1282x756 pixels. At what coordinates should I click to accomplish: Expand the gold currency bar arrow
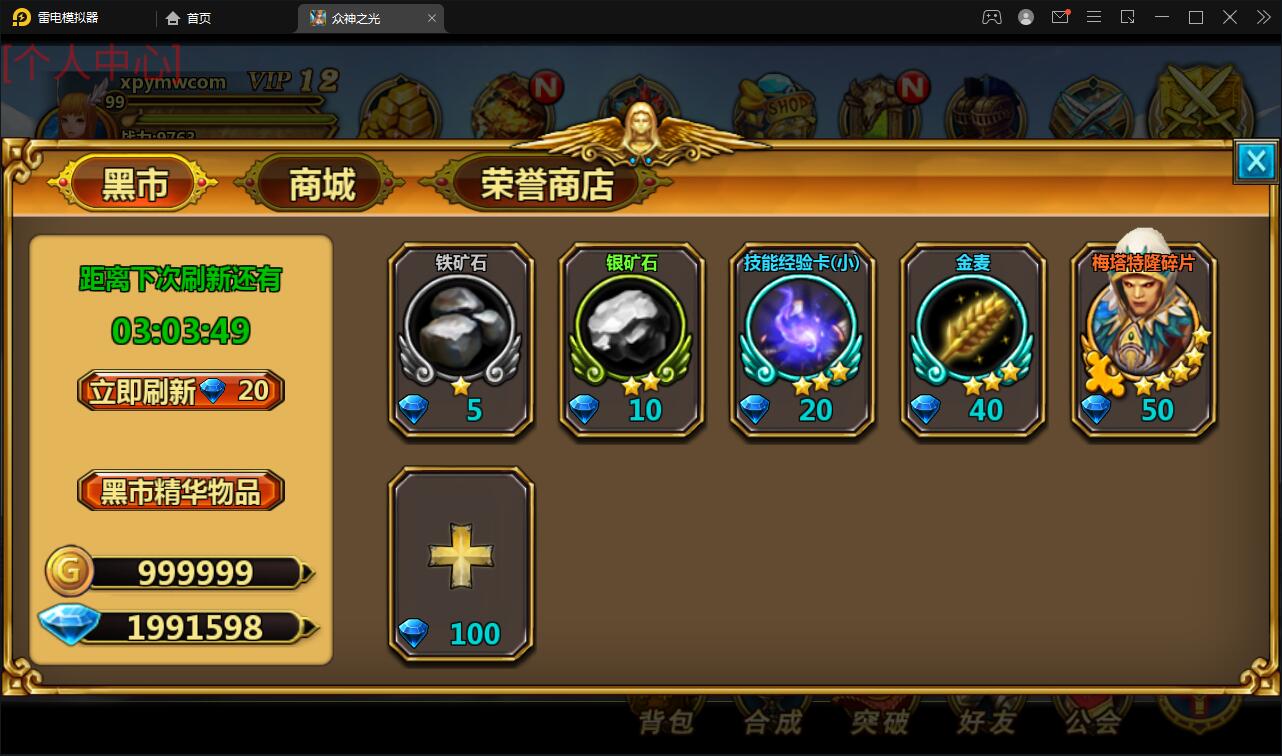pos(308,572)
